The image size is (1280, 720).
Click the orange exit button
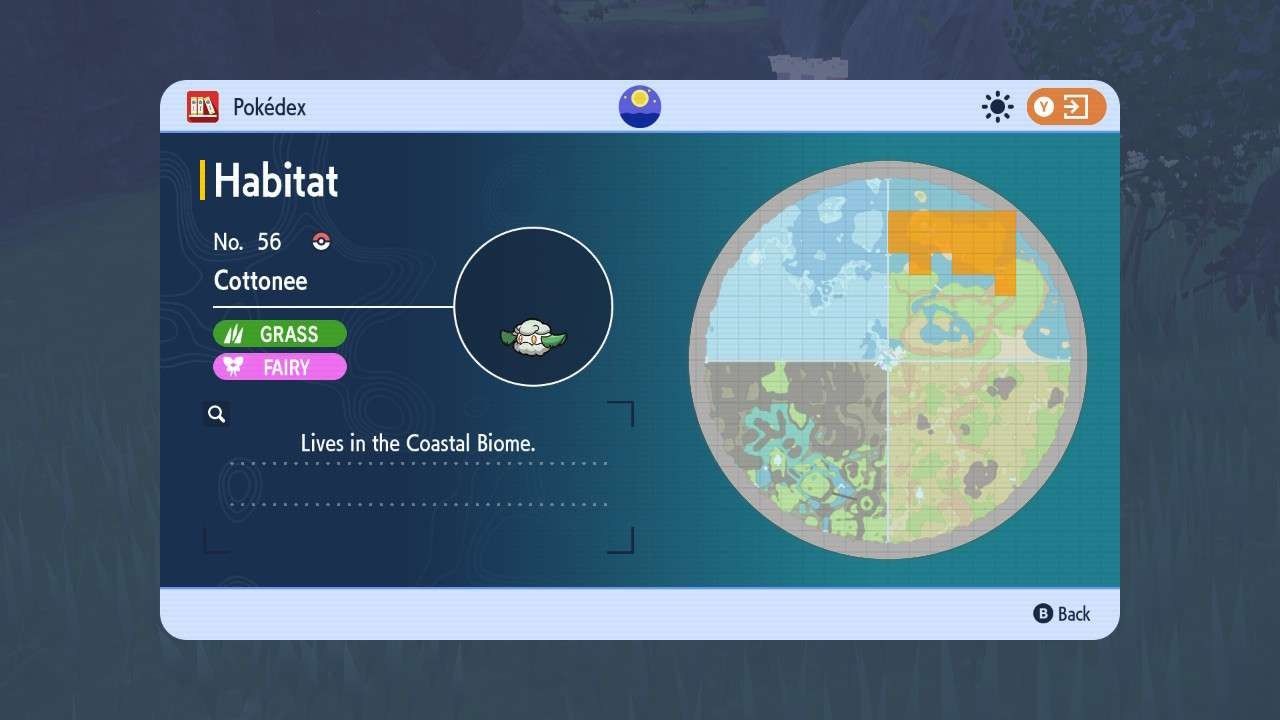(x=1066, y=107)
